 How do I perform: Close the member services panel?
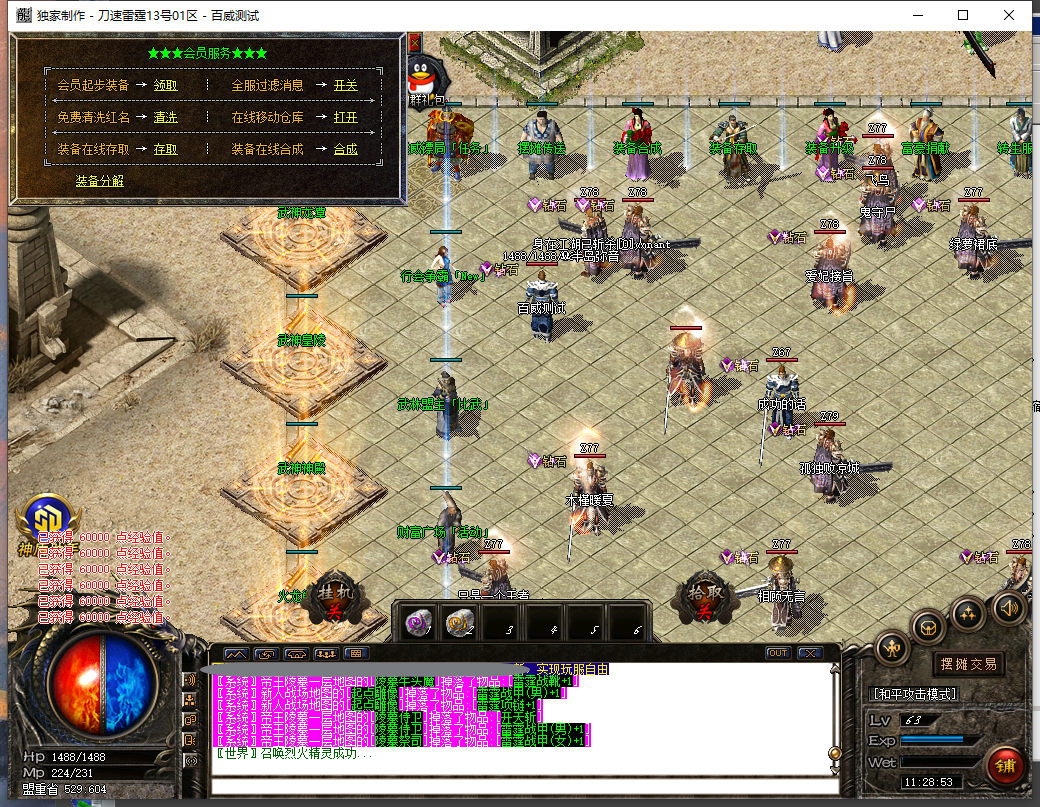pos(414,44)
